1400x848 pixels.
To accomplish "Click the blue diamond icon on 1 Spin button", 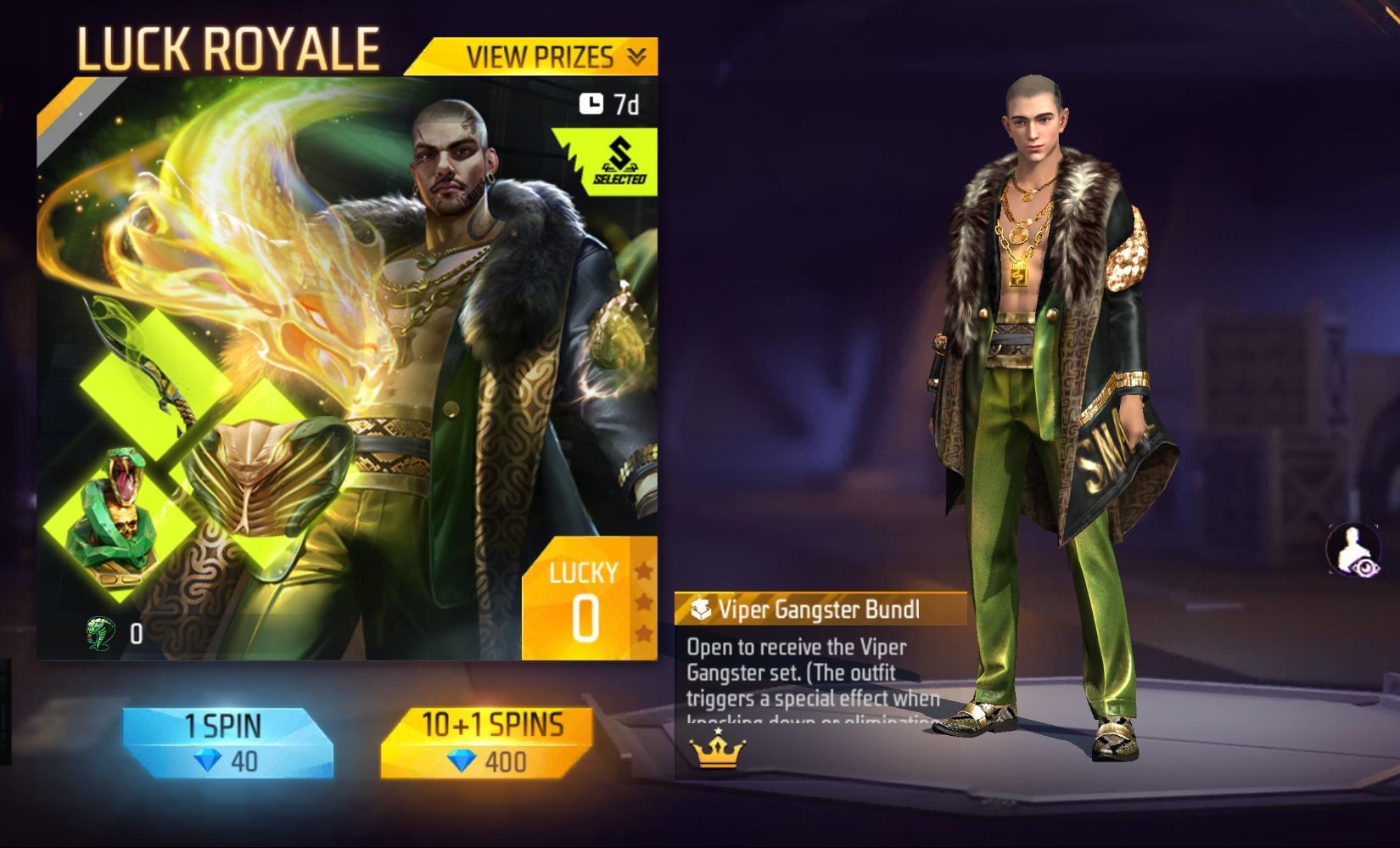I will [210, 762].
